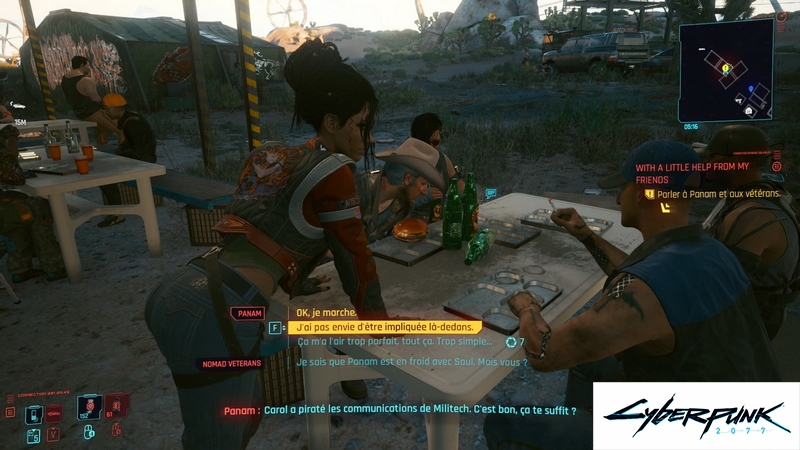Select "J'ai pas envie d'être impliquée là-dedans."

click(x=386, y=327)
